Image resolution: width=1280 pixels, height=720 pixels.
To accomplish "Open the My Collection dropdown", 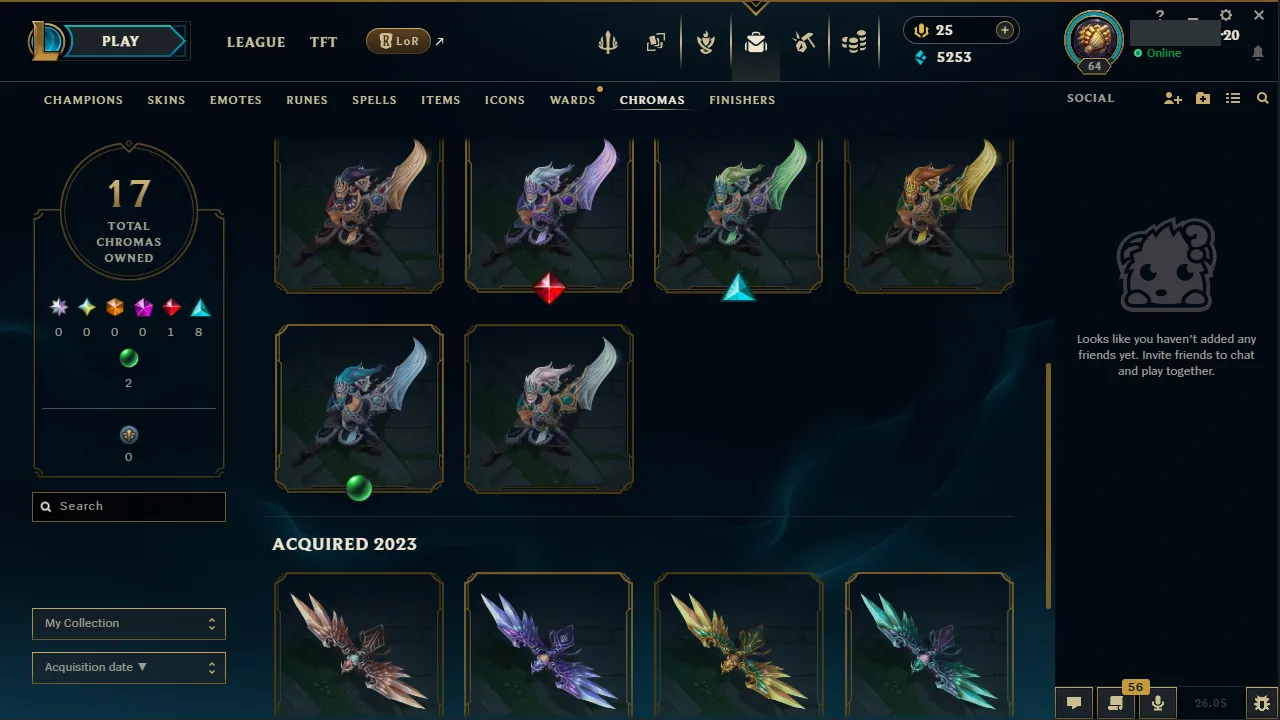I will click(128, 623).
